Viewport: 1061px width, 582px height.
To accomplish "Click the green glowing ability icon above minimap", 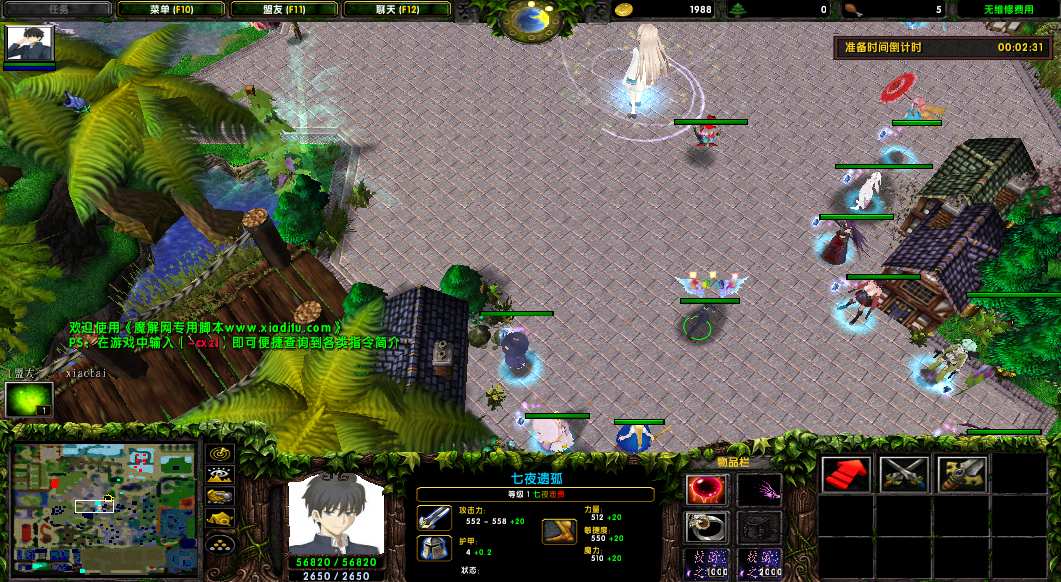I will pyautogui.click(x=29, y=400).
